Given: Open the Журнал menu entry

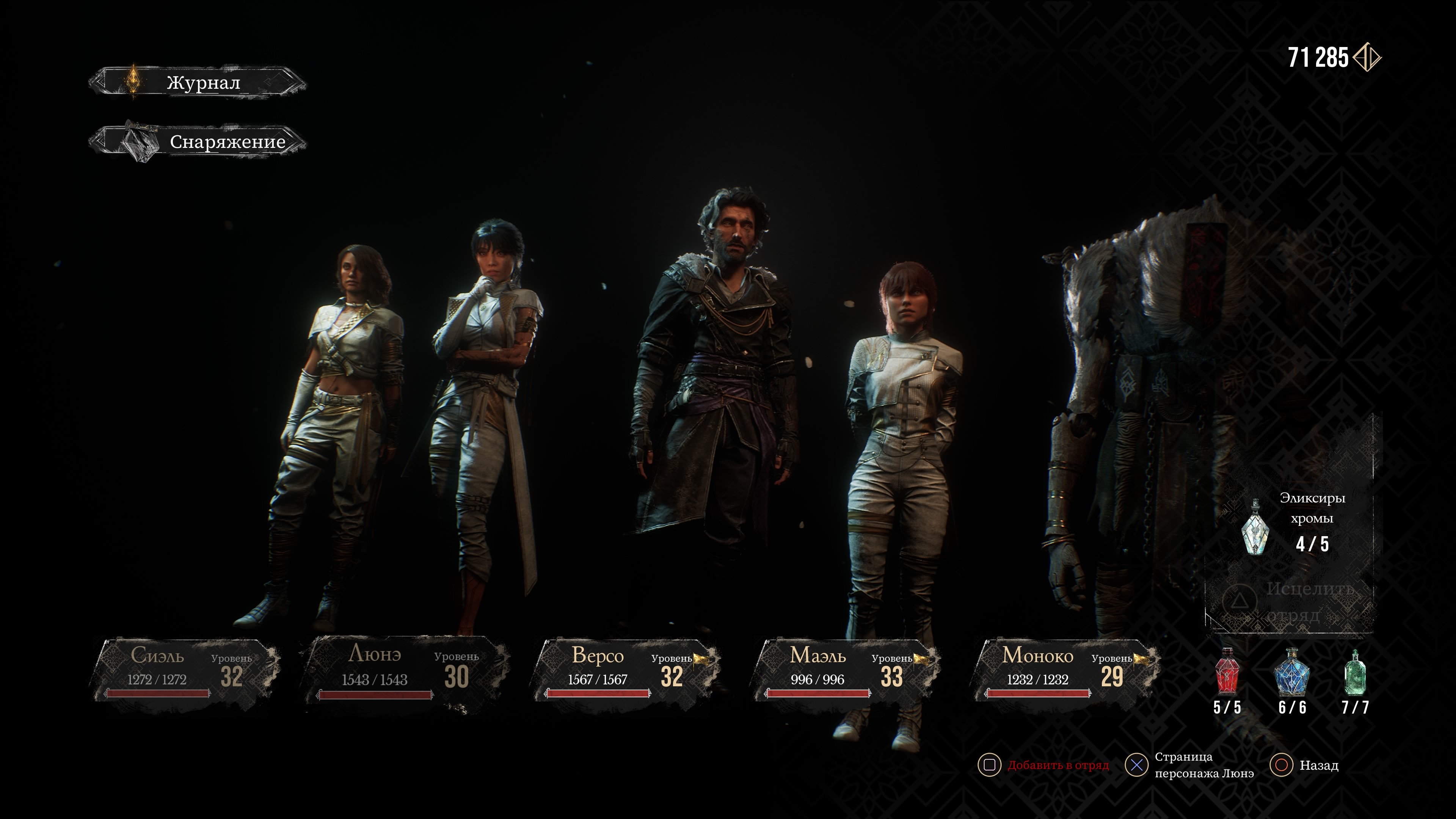Looking at the screenshot, I should 198,83.
